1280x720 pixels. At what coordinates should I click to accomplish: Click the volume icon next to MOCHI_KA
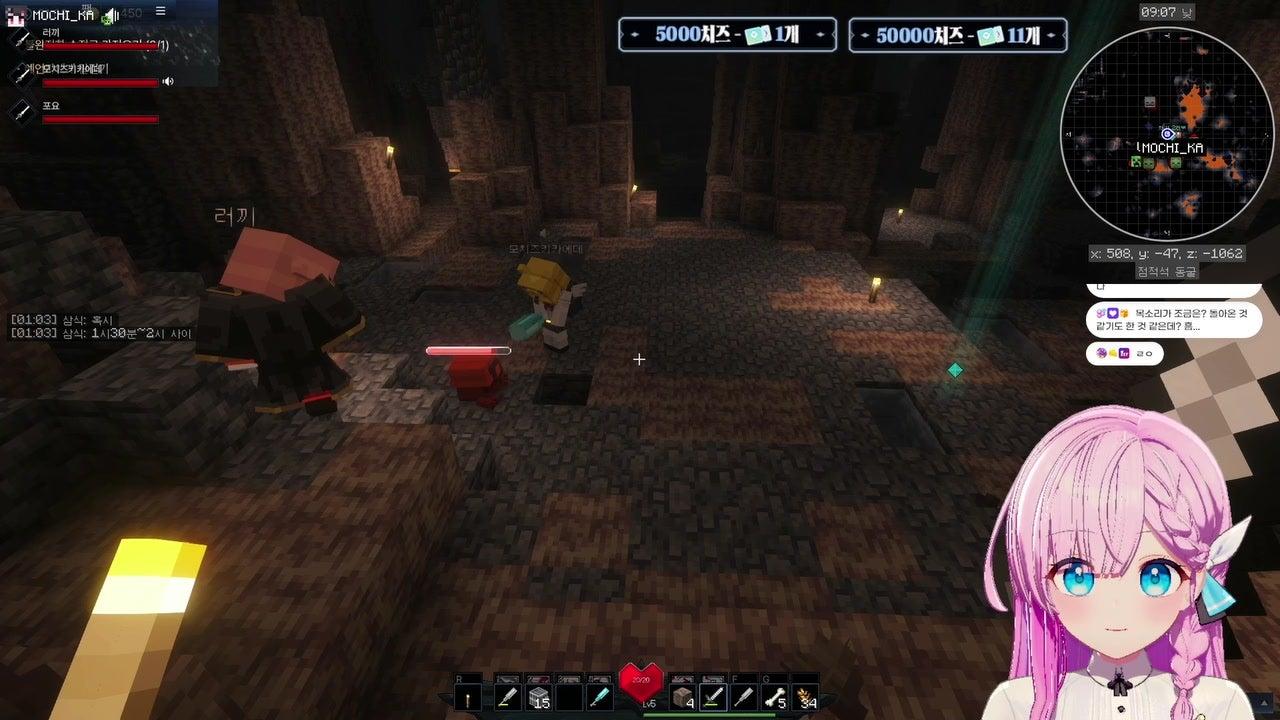pyautogui.click(x=112, y=13)
